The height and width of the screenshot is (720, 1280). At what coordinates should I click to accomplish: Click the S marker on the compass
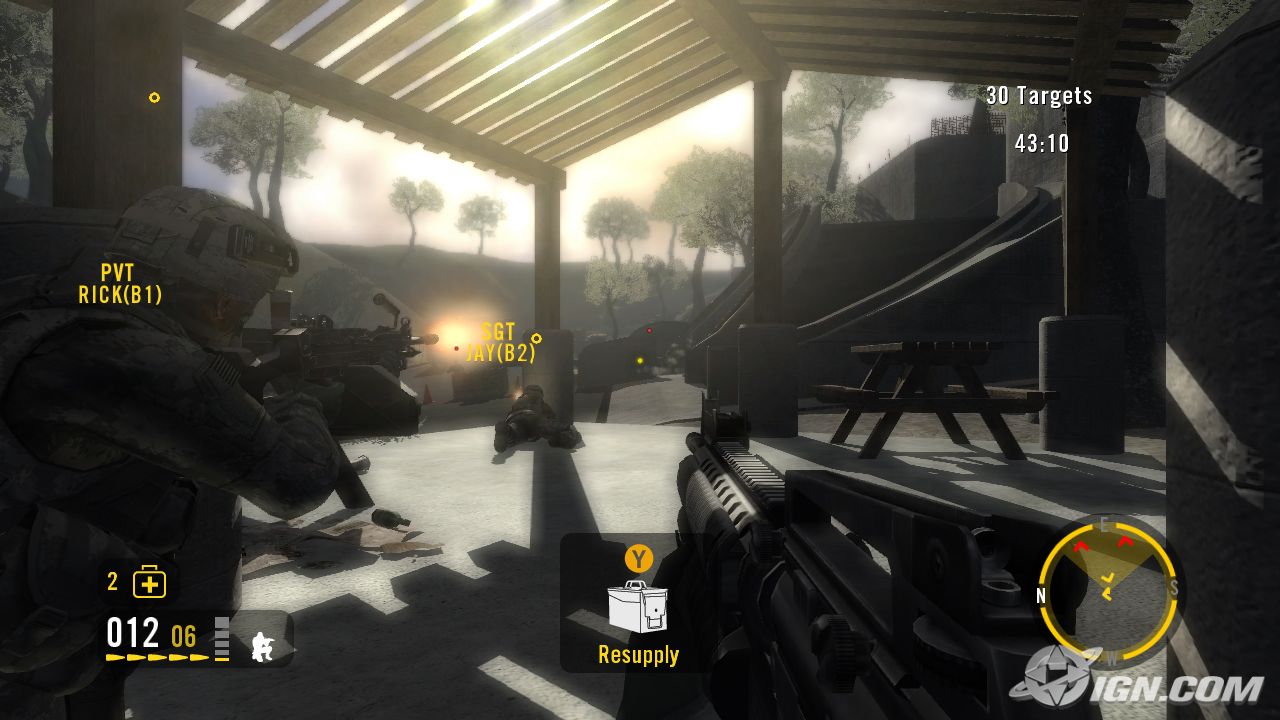click(x=1175, y=587)
